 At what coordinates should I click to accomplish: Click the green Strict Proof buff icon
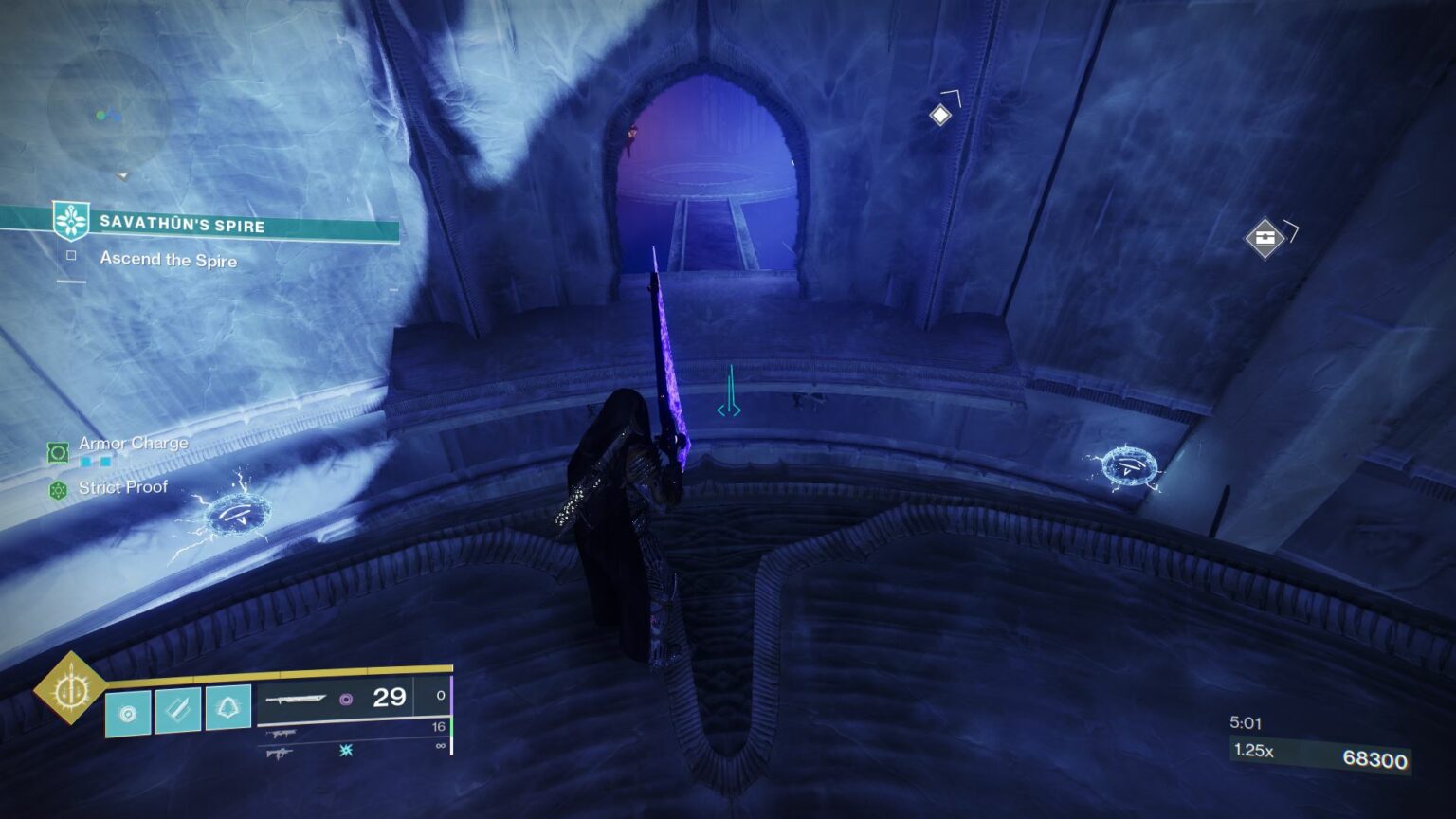point(57,489)
